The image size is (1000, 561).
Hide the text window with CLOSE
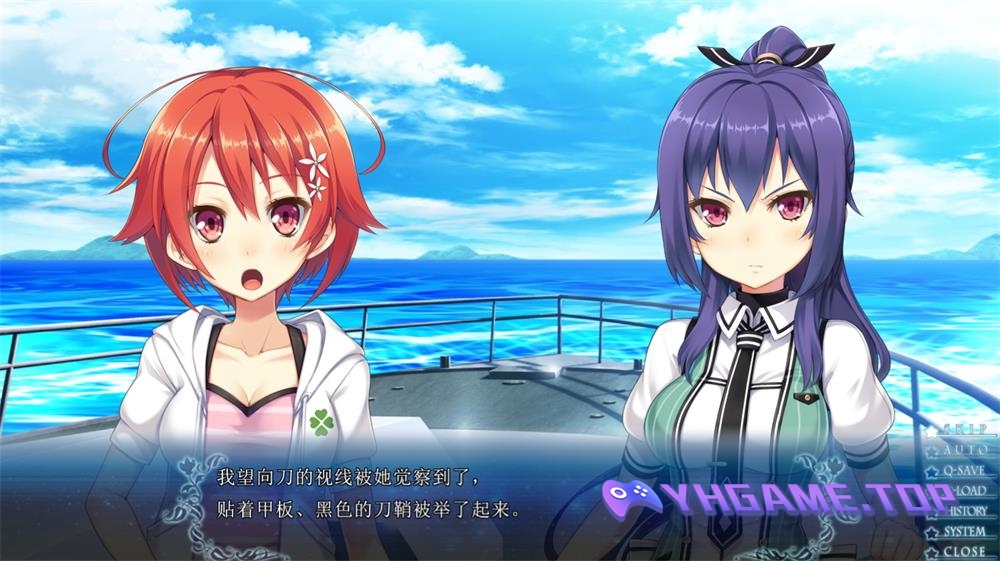pyautogui.click(x=963, y=551)
